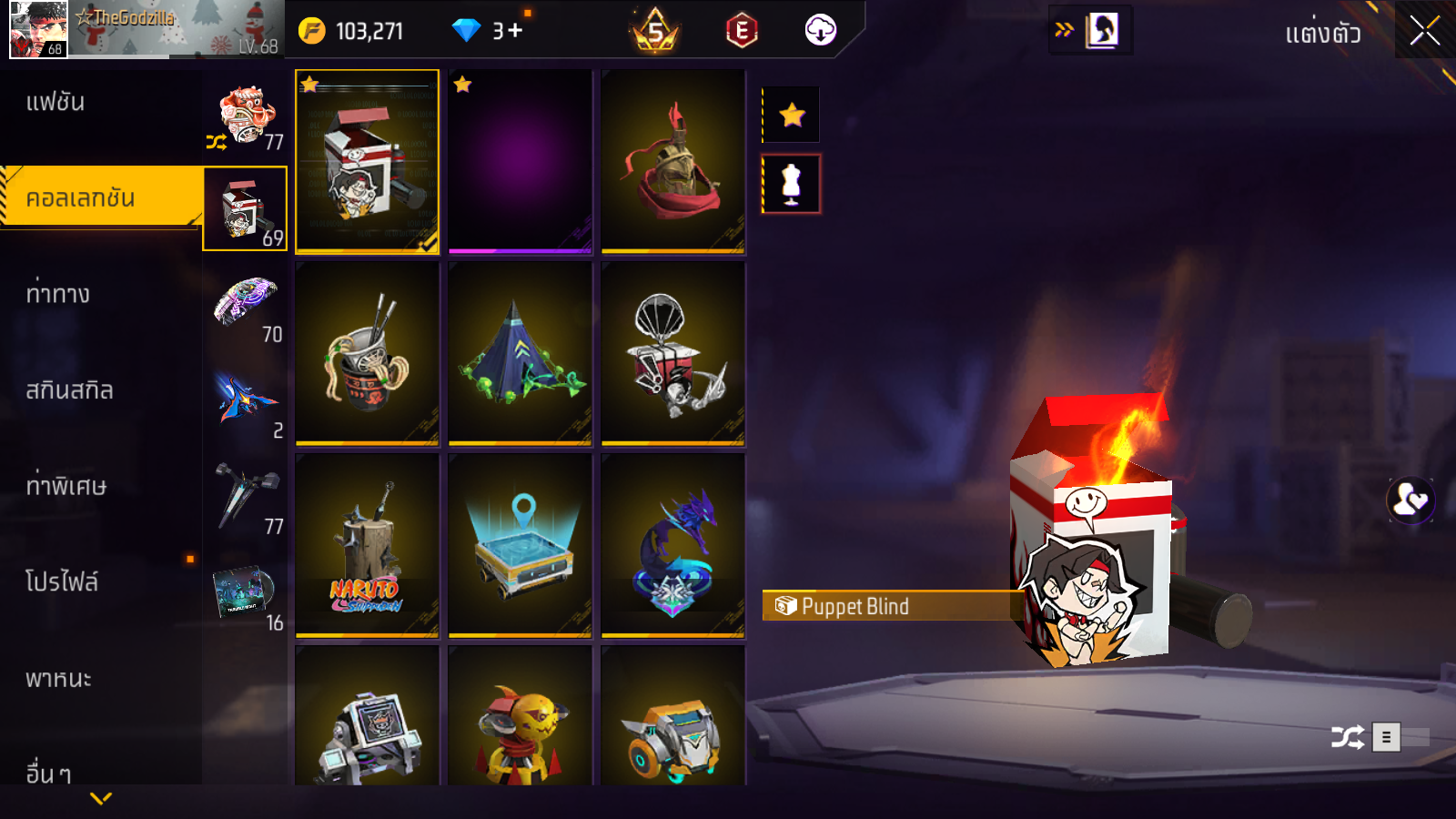
Task: Pick the blue hologram map crate
Action: point(520,545)
